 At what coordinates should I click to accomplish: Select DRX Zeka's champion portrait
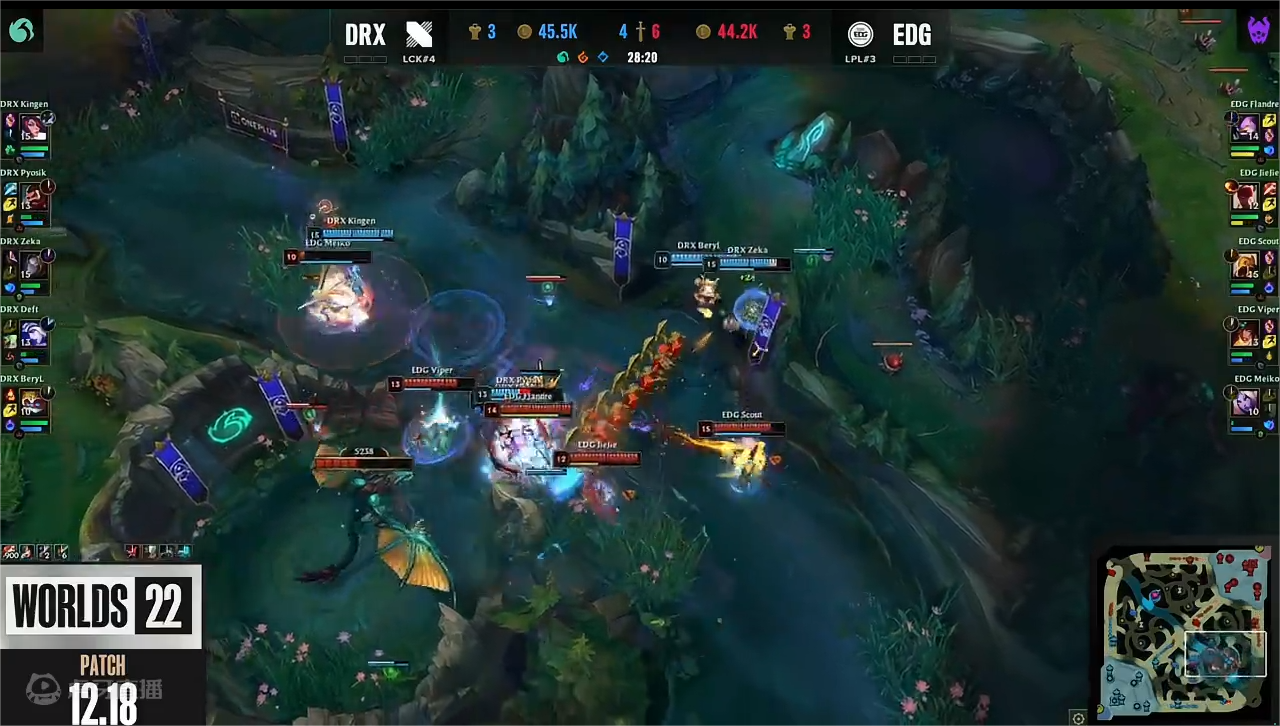click(34, 265)
